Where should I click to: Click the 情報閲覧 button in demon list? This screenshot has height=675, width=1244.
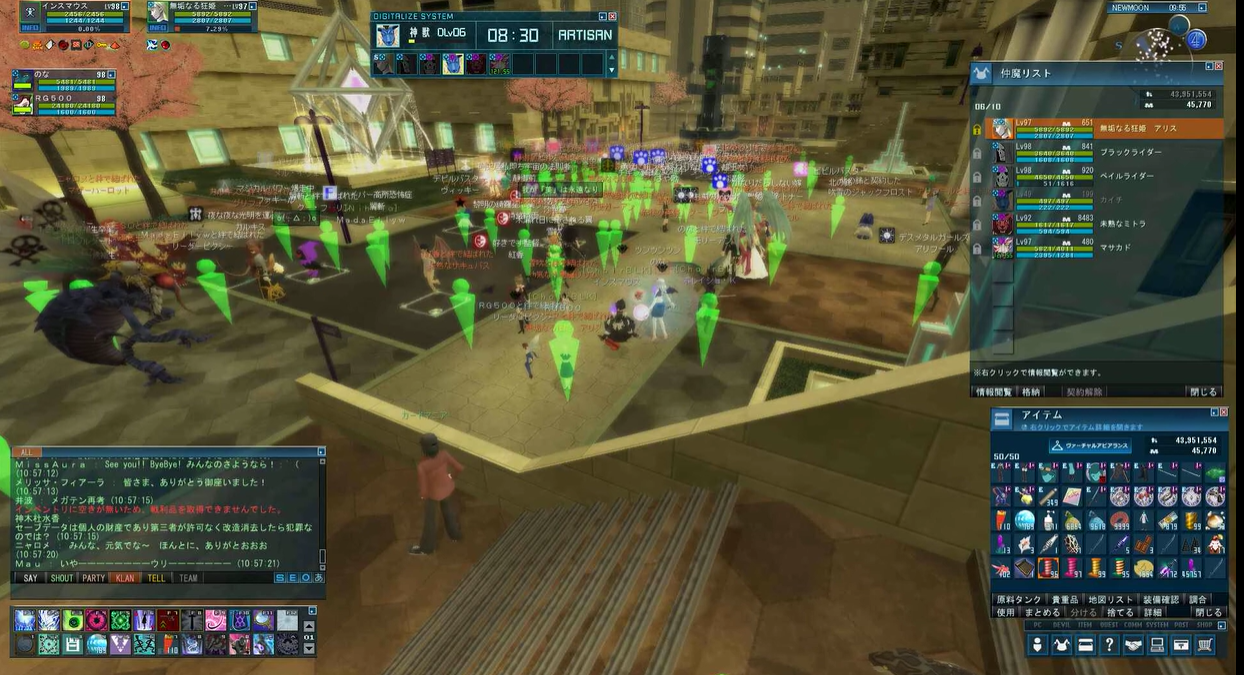(993, 392)
